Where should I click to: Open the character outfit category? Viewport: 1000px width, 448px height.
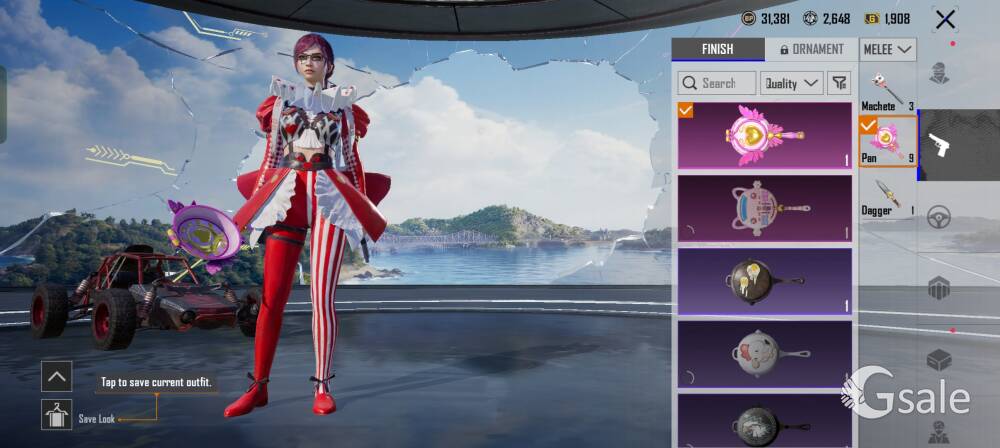[x=939, y=73]
